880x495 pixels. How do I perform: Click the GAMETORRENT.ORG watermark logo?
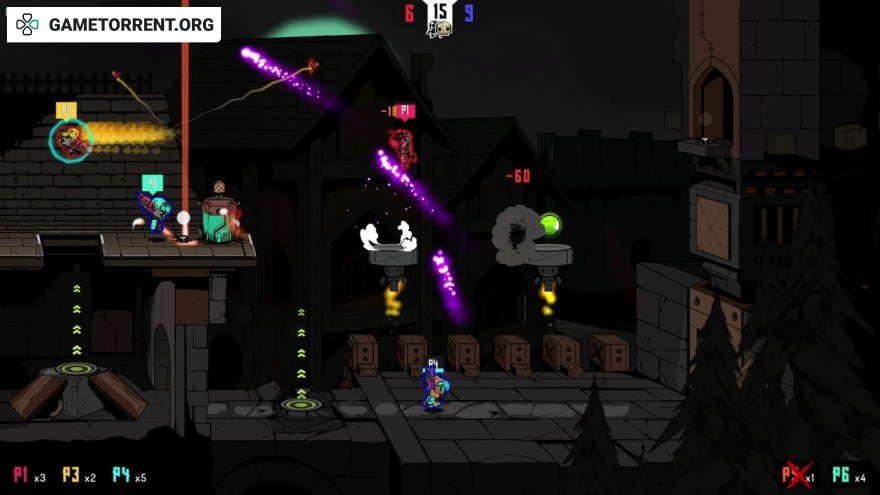click(114, 25)
